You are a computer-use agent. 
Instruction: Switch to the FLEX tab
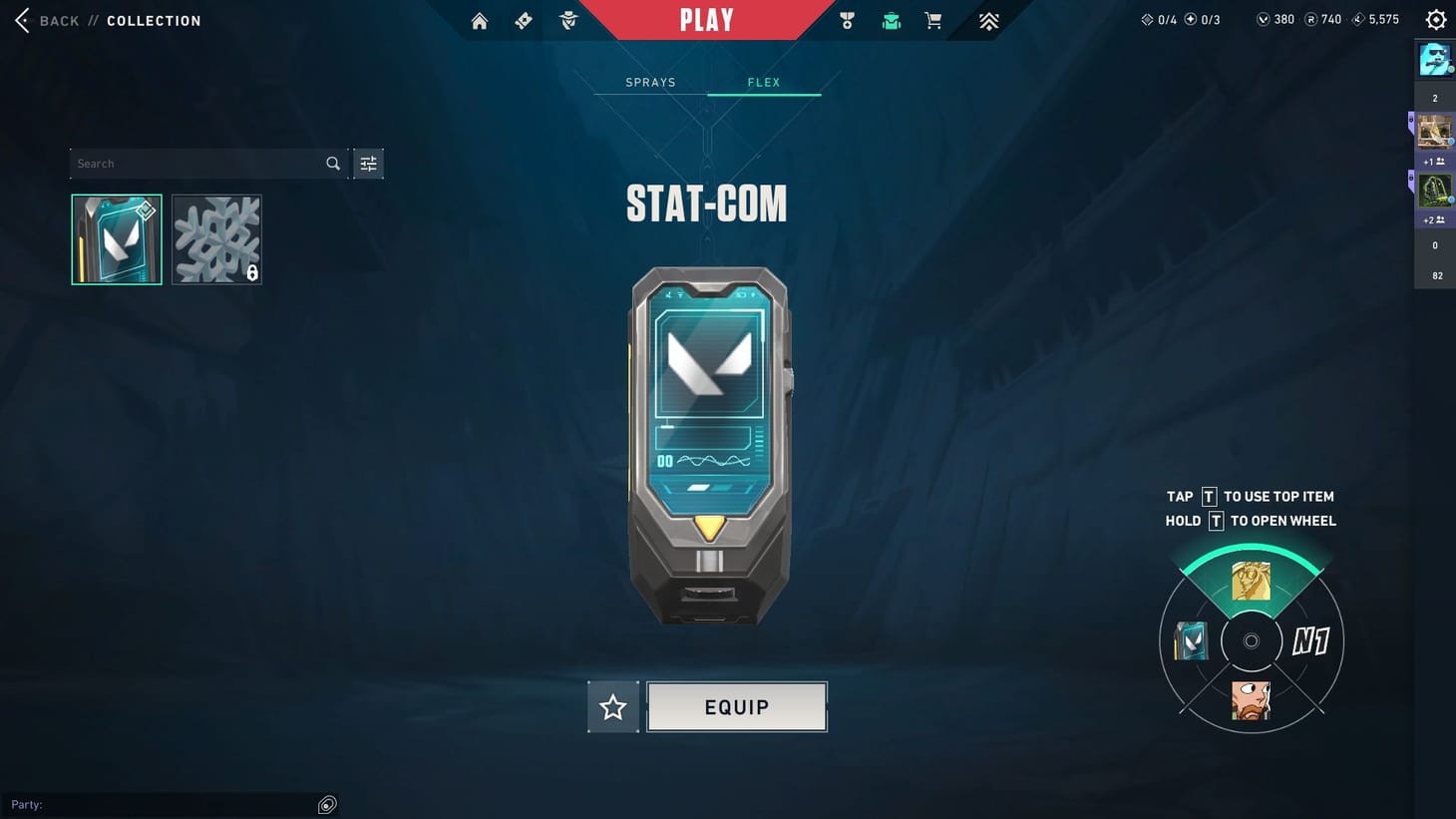click(x=764, y=82)
